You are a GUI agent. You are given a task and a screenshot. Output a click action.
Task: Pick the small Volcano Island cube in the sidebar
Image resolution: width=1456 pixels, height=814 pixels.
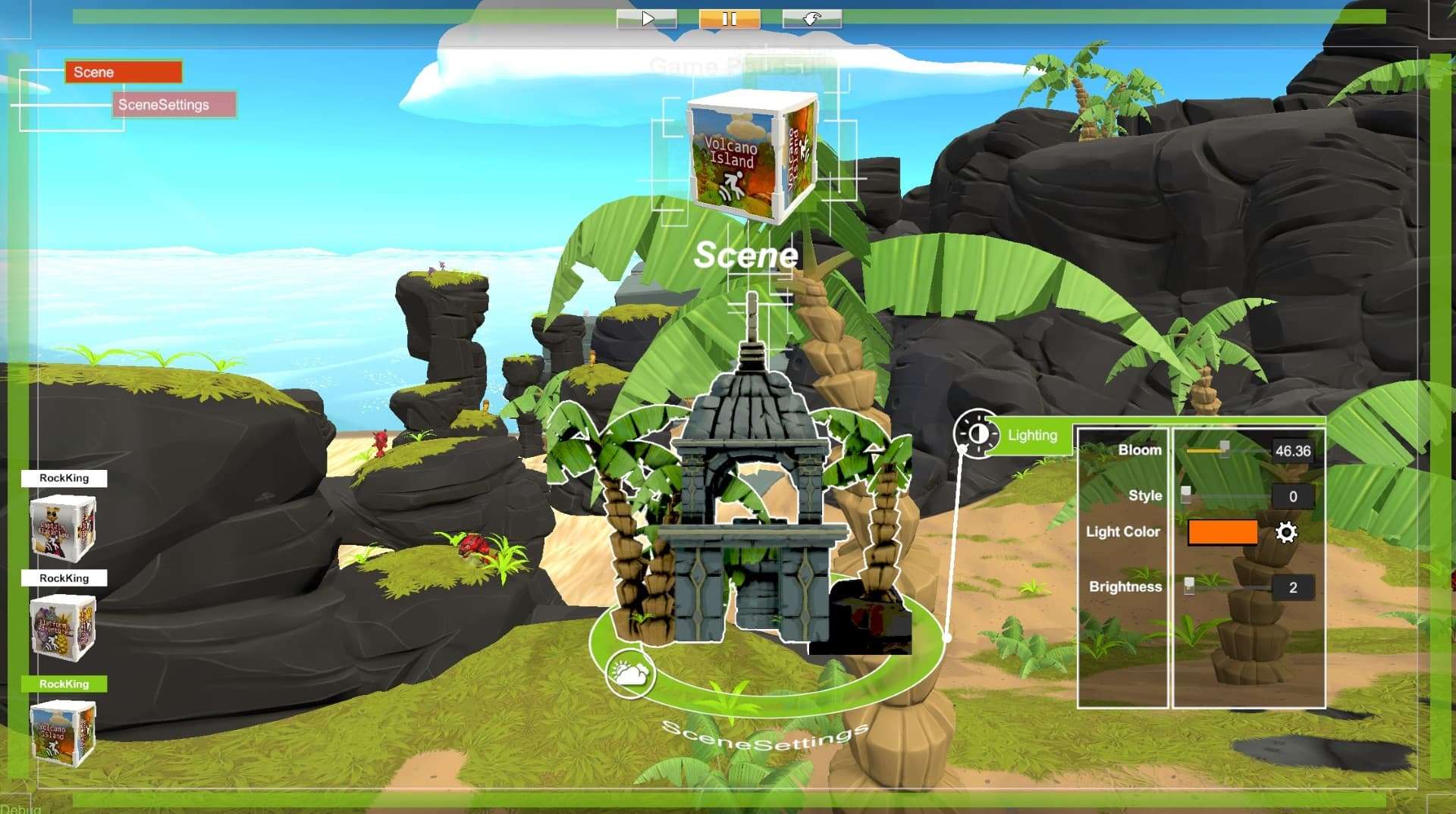pyautogui.click(x=63, y=732)
